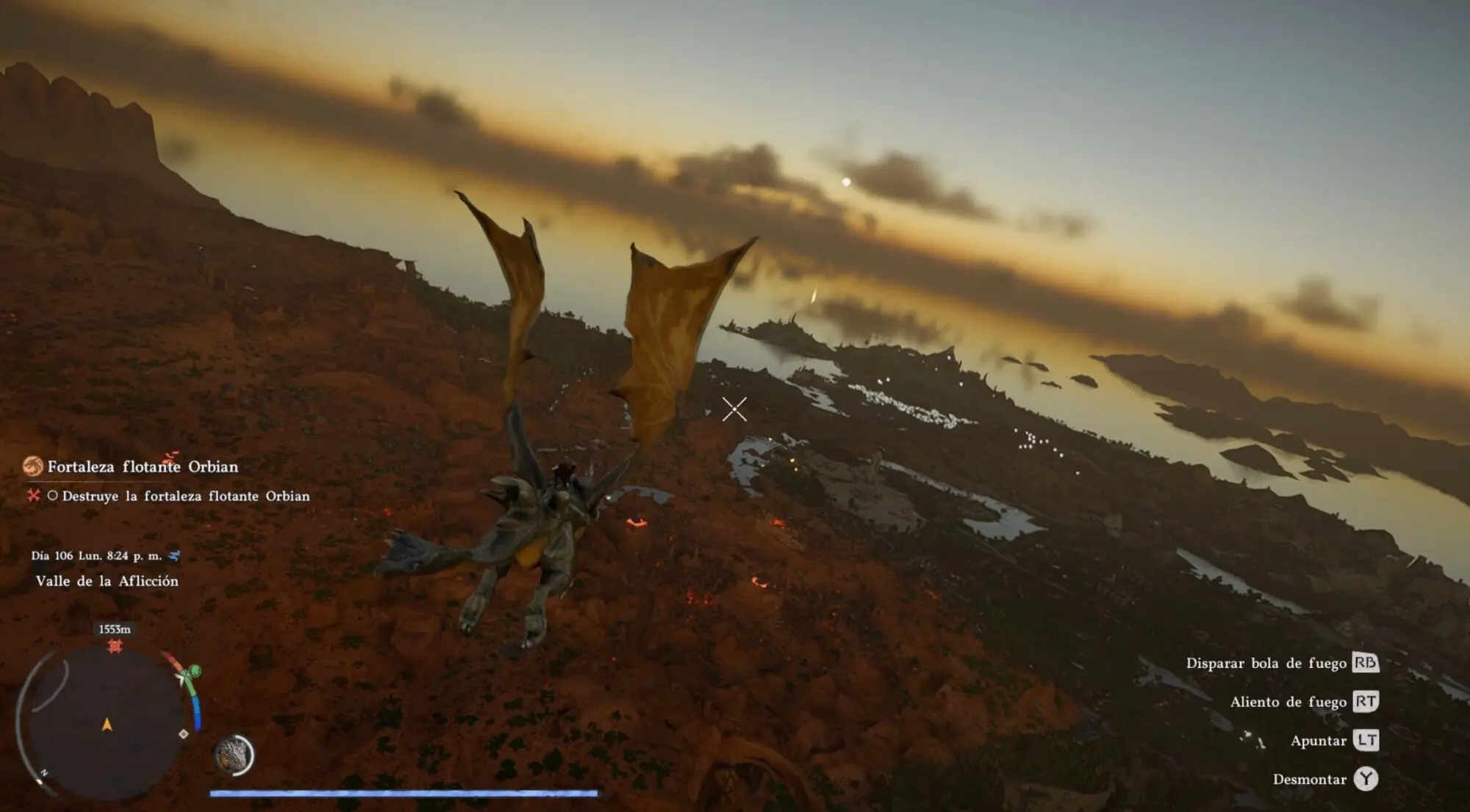Click the dragon mount portrait icon
The width and height of the screenshot is (1470, 812).
pyautogui.click(x=234, y=755)
